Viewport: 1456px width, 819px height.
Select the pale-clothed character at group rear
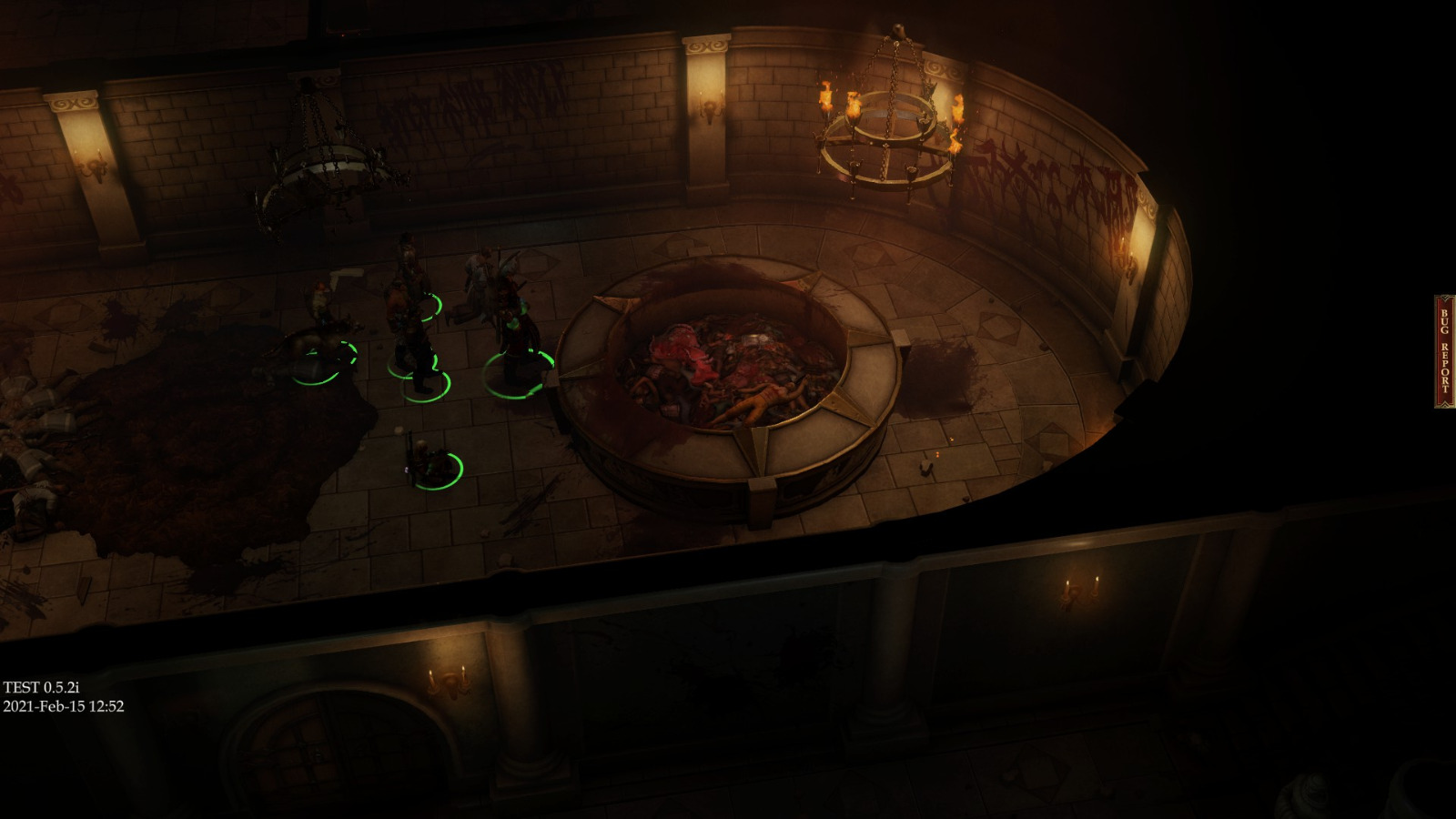click(x=478, y=273)
